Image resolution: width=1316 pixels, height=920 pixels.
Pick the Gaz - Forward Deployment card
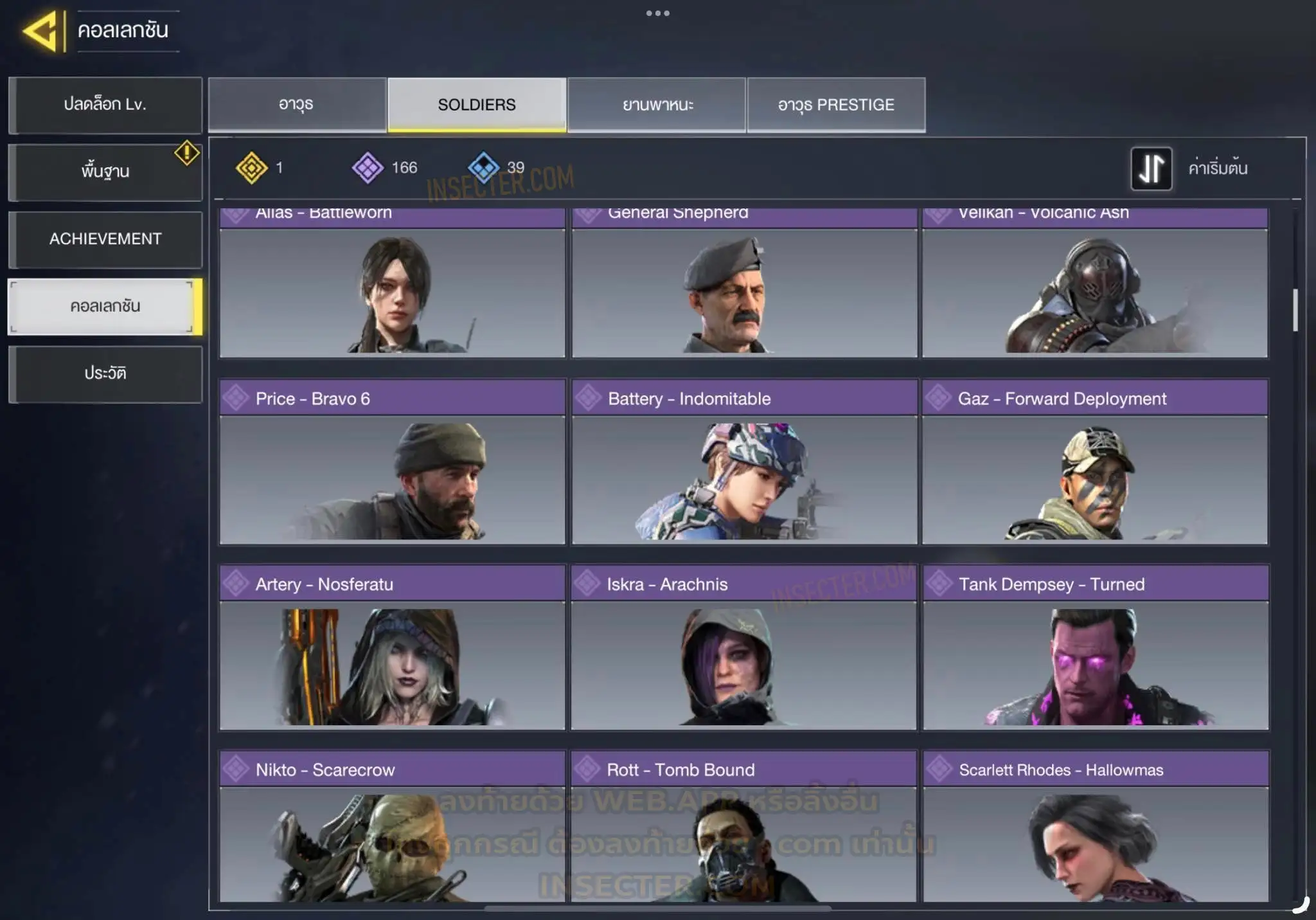[1095, 462]
